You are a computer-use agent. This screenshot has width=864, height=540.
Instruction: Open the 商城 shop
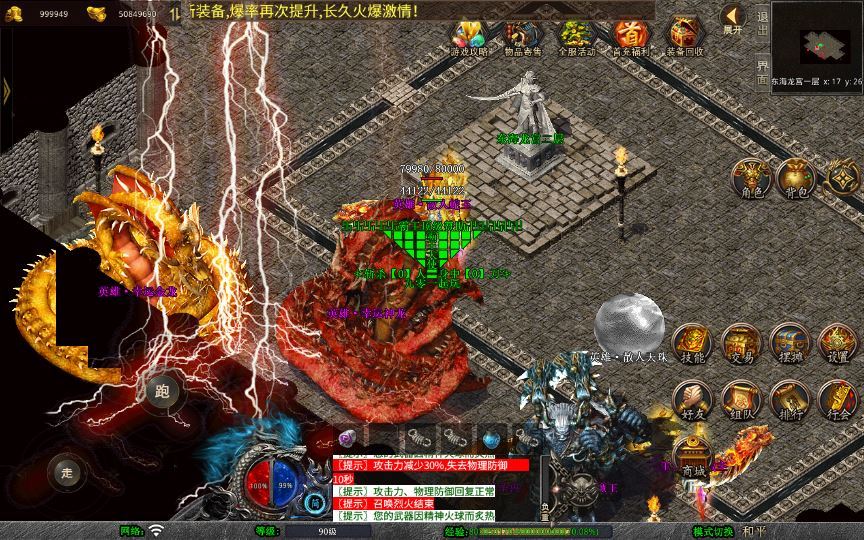[x=692, y=456]
